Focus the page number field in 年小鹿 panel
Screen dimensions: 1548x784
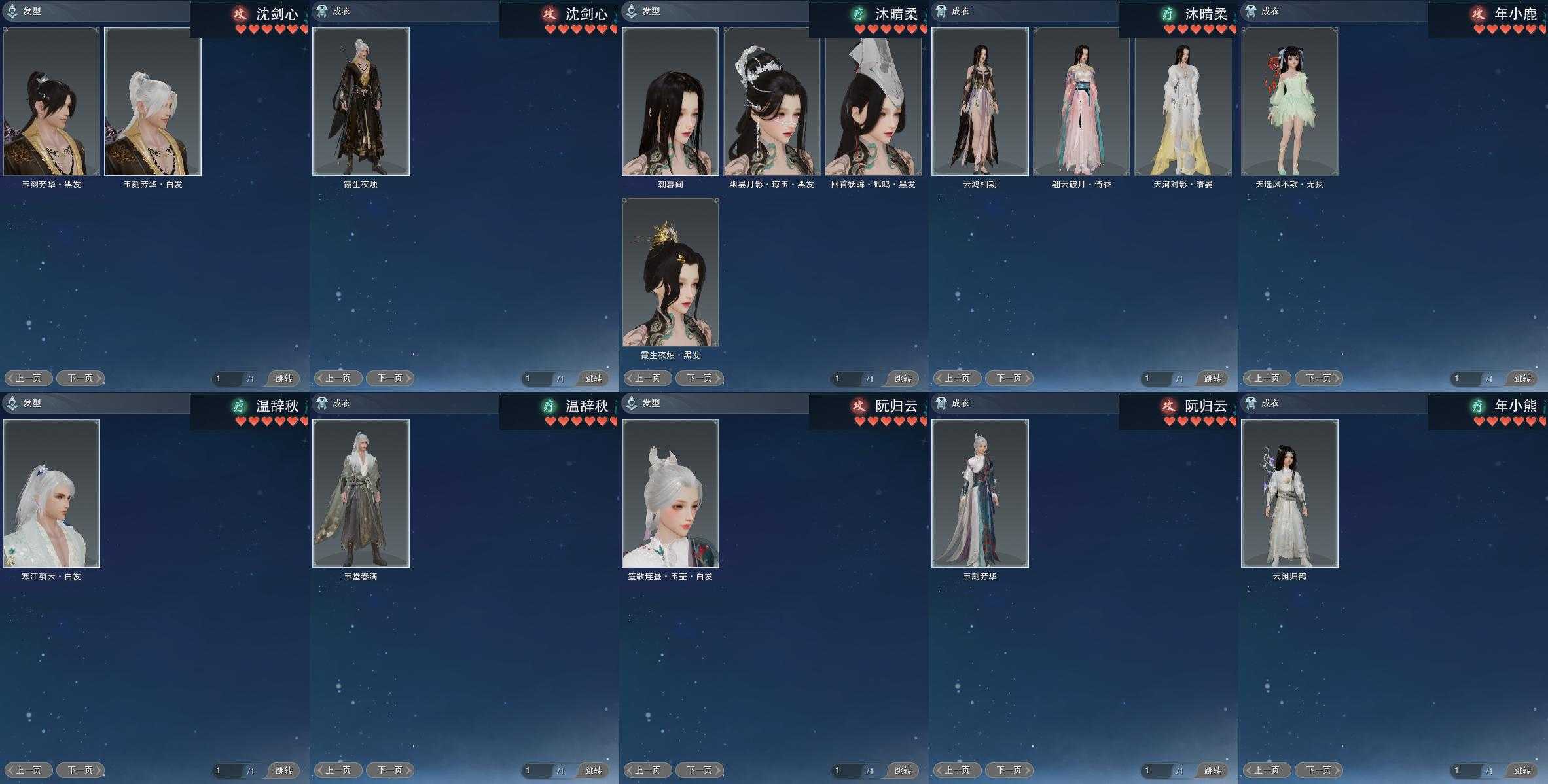(1466, 378)
